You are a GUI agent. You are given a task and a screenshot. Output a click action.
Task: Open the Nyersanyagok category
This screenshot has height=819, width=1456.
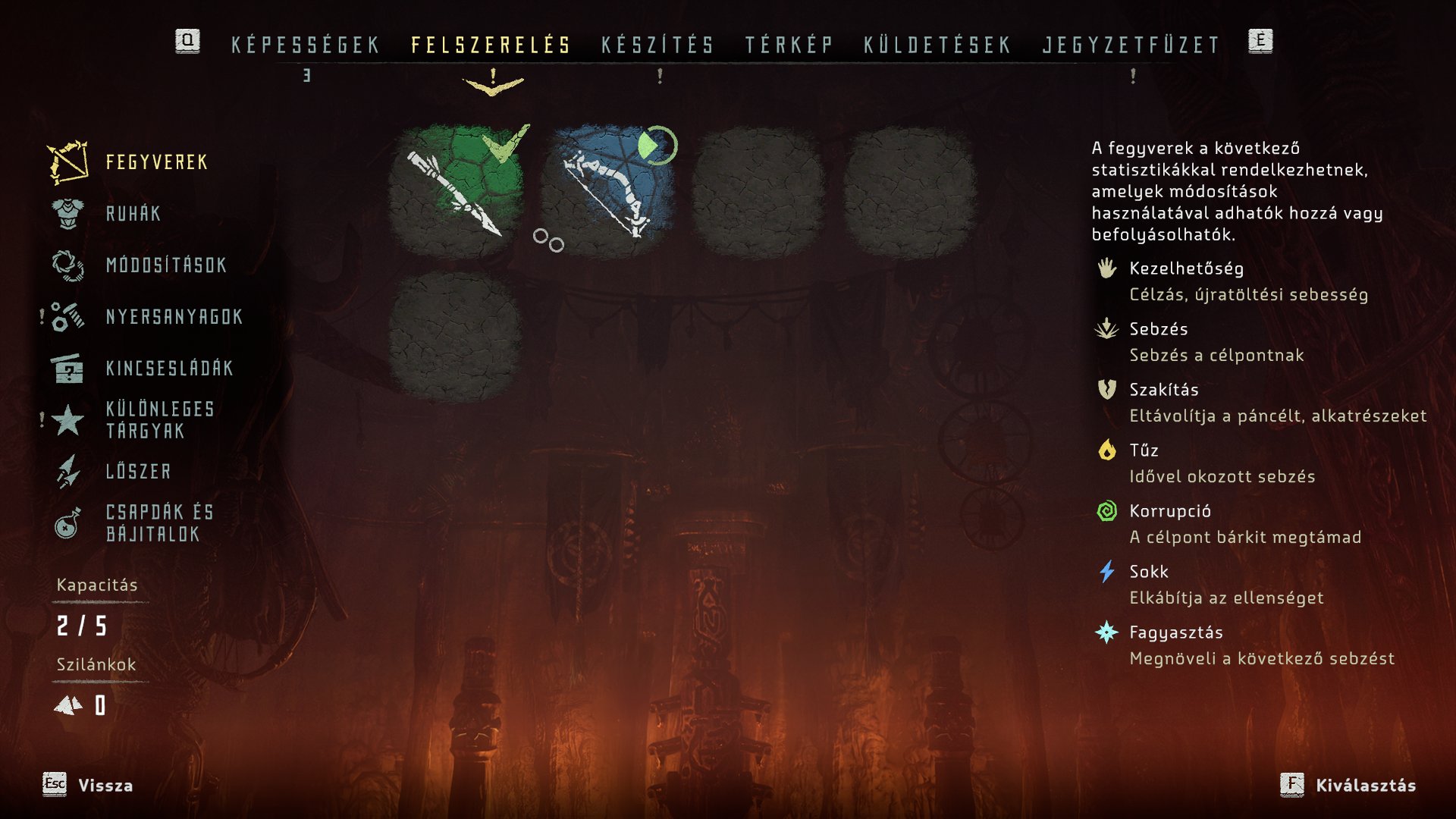click(x=174, y=317)
